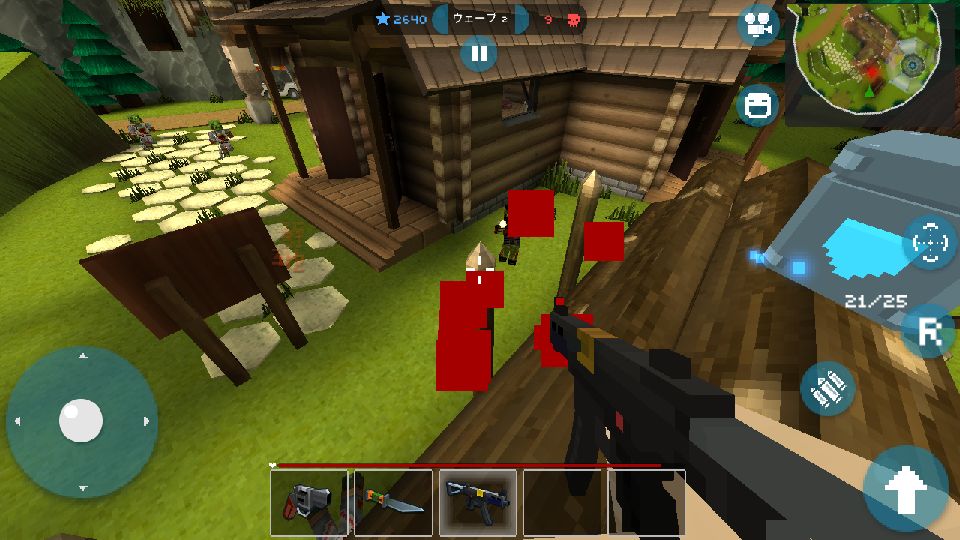Toggle the camera view icon
This screenshot has height=540, width=960.
758,25
